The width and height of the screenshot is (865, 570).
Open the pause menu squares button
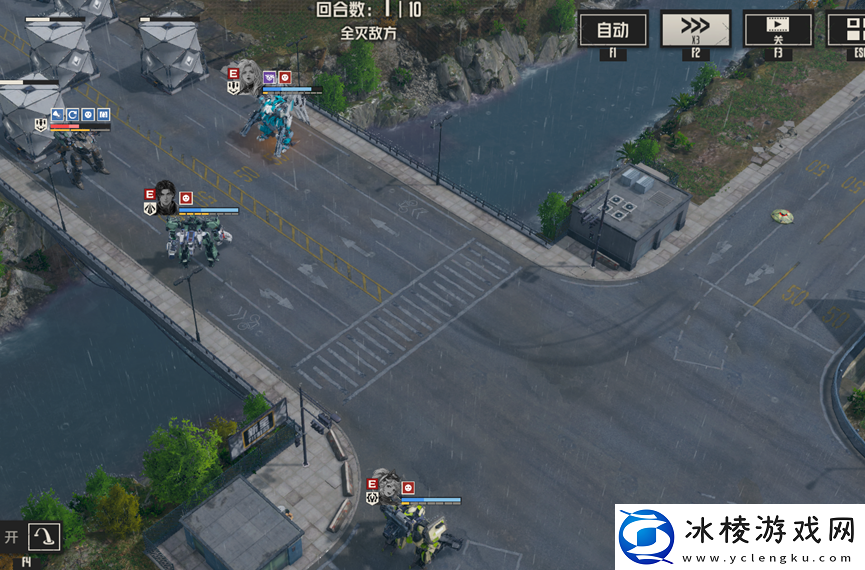pos(848,29)
